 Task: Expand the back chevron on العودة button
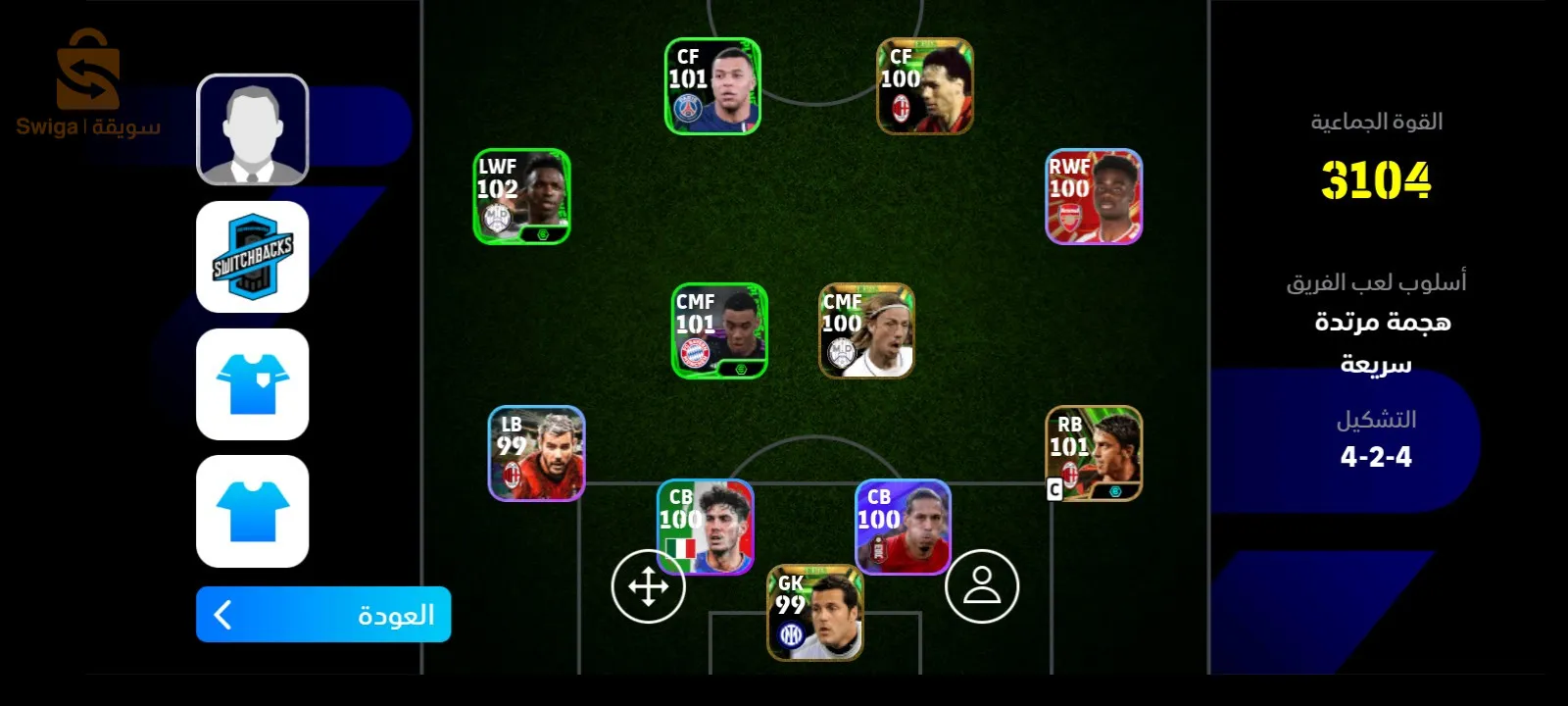(223, 617)
